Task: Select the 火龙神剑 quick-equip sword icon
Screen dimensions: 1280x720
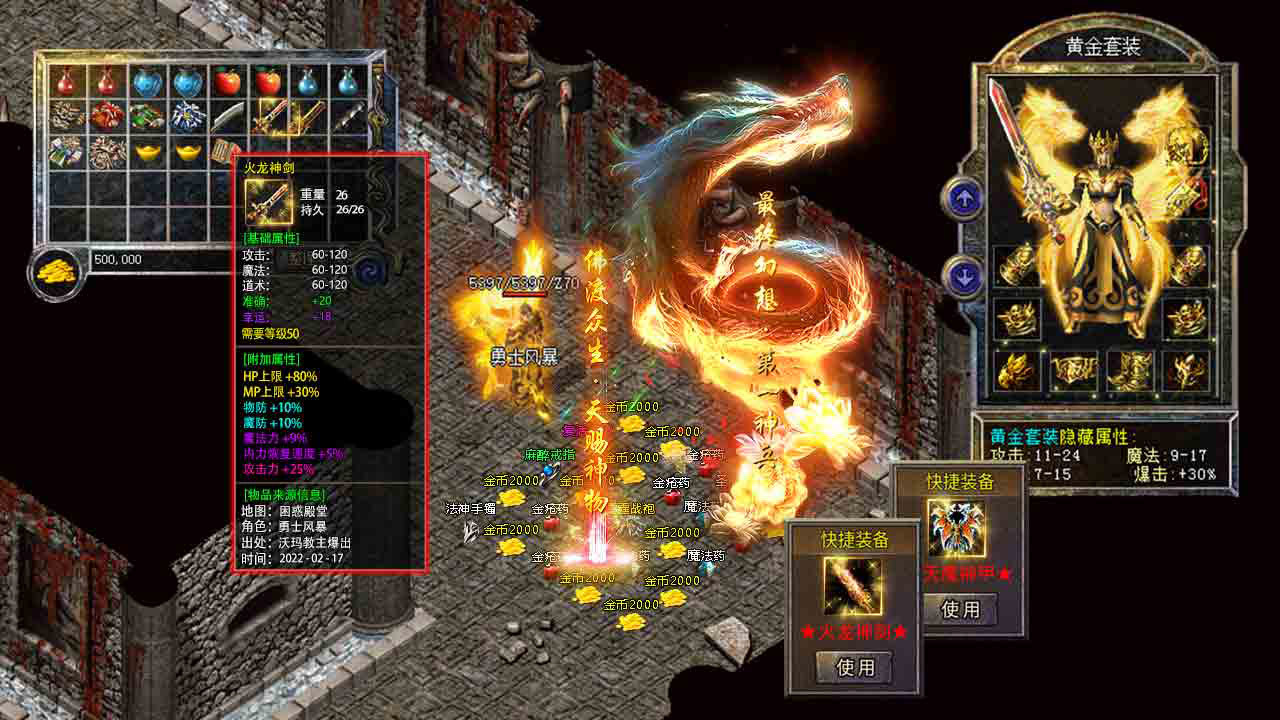Action: click(852, 586)
